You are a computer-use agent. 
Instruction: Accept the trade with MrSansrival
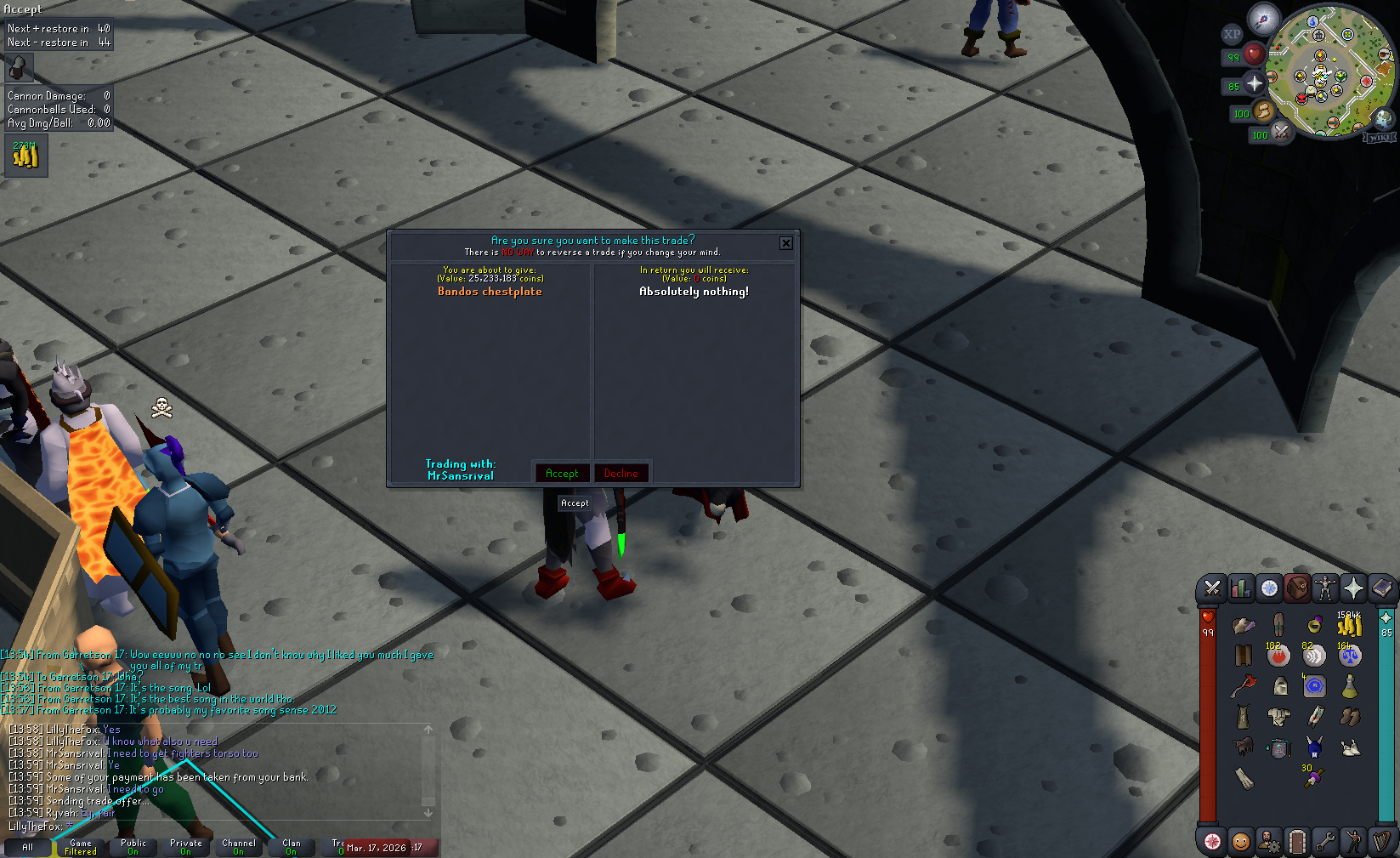[561, 473]
